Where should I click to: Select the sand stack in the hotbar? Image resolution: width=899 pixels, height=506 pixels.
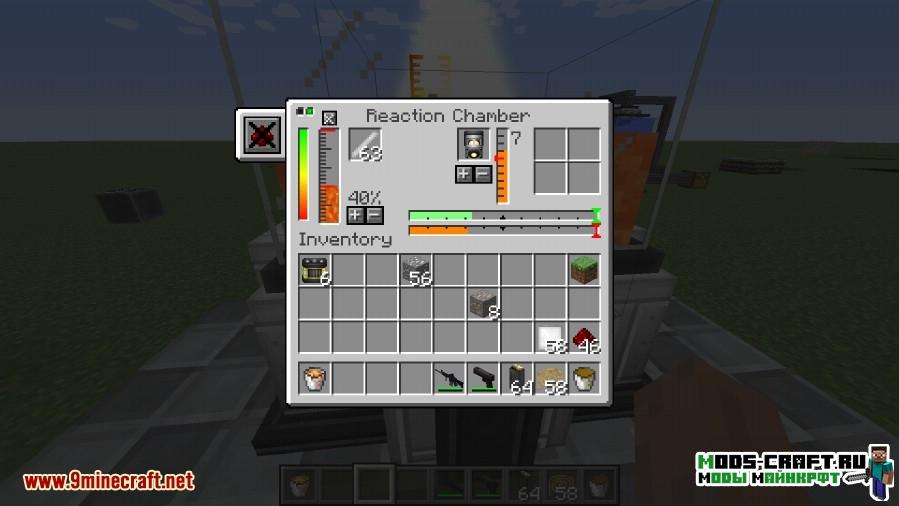pyautogui.click(x=550, y=379)
